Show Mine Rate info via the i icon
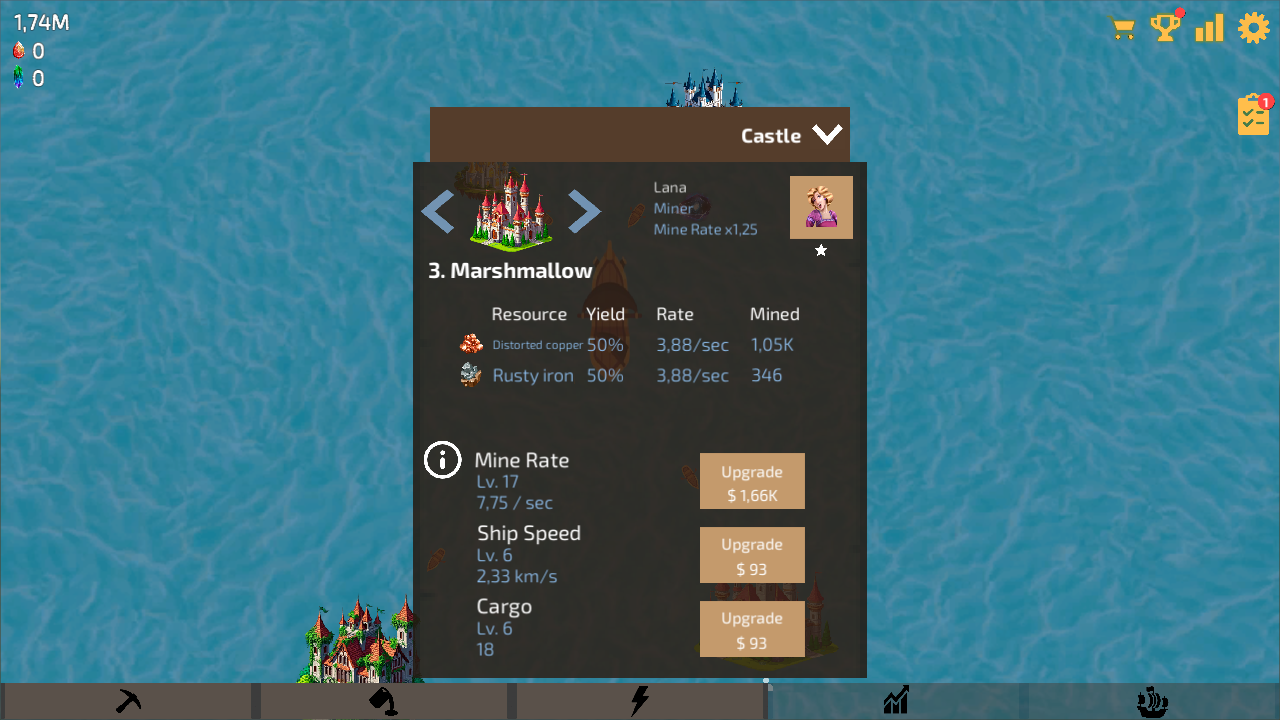The width and height of the screenshot is (1280, 720). pyautogui.click(x=442, y=460)
